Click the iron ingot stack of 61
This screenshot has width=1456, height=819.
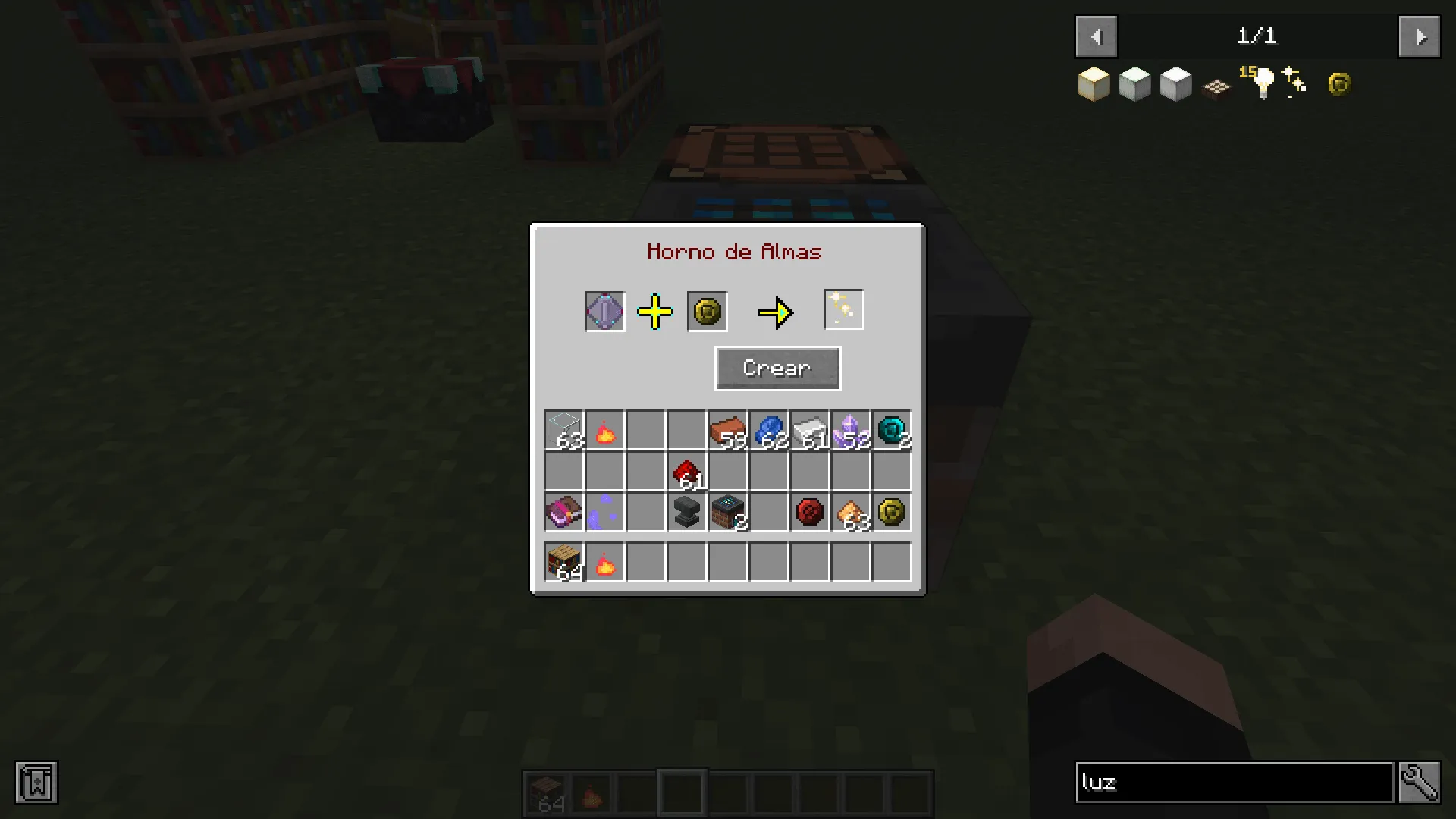click(x=810, y=429)
